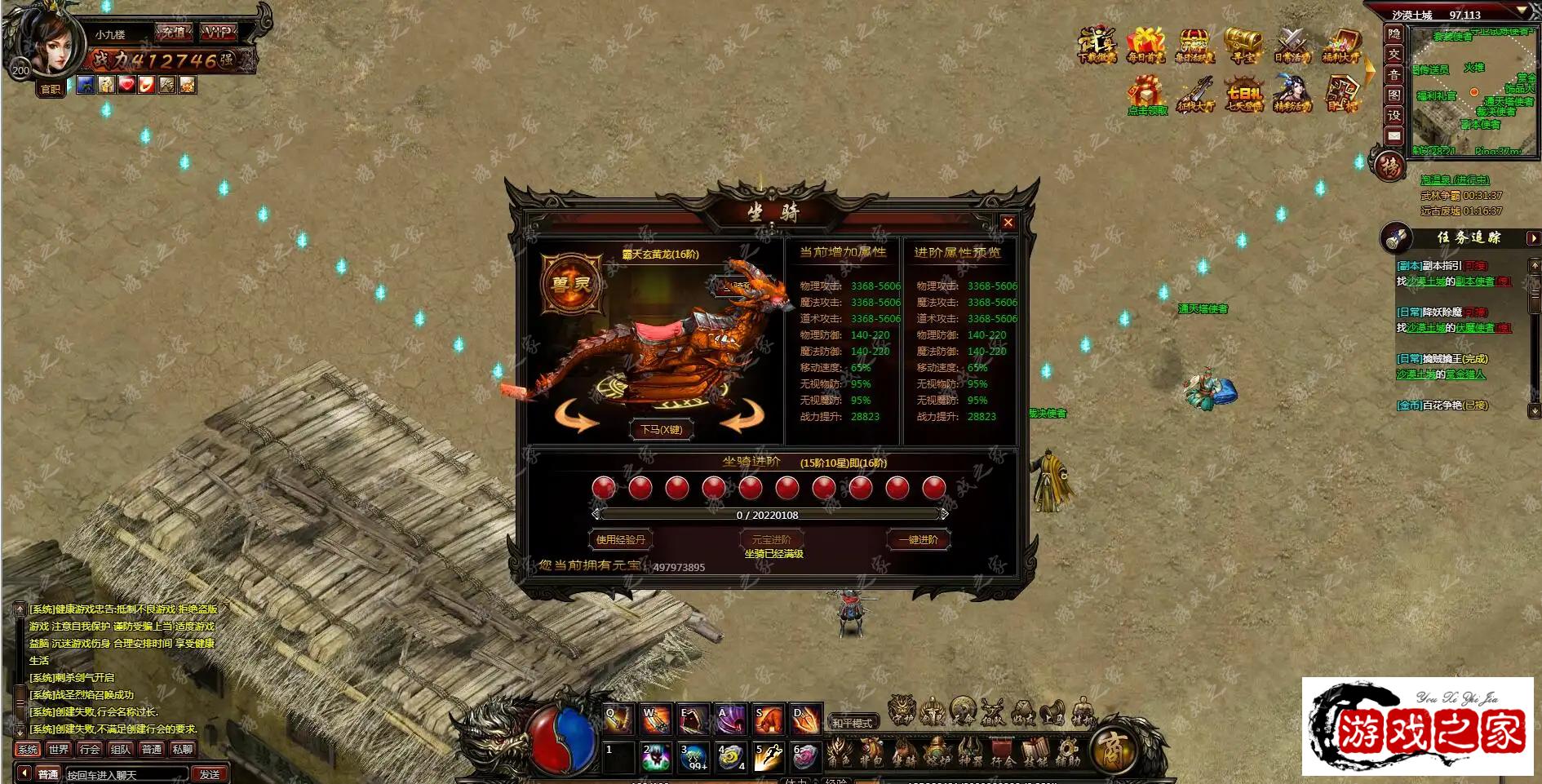The width and height of the screenshot is (1542, 784).
Task: Use experience pills via 使用经验丹
Action: [620, 539]
